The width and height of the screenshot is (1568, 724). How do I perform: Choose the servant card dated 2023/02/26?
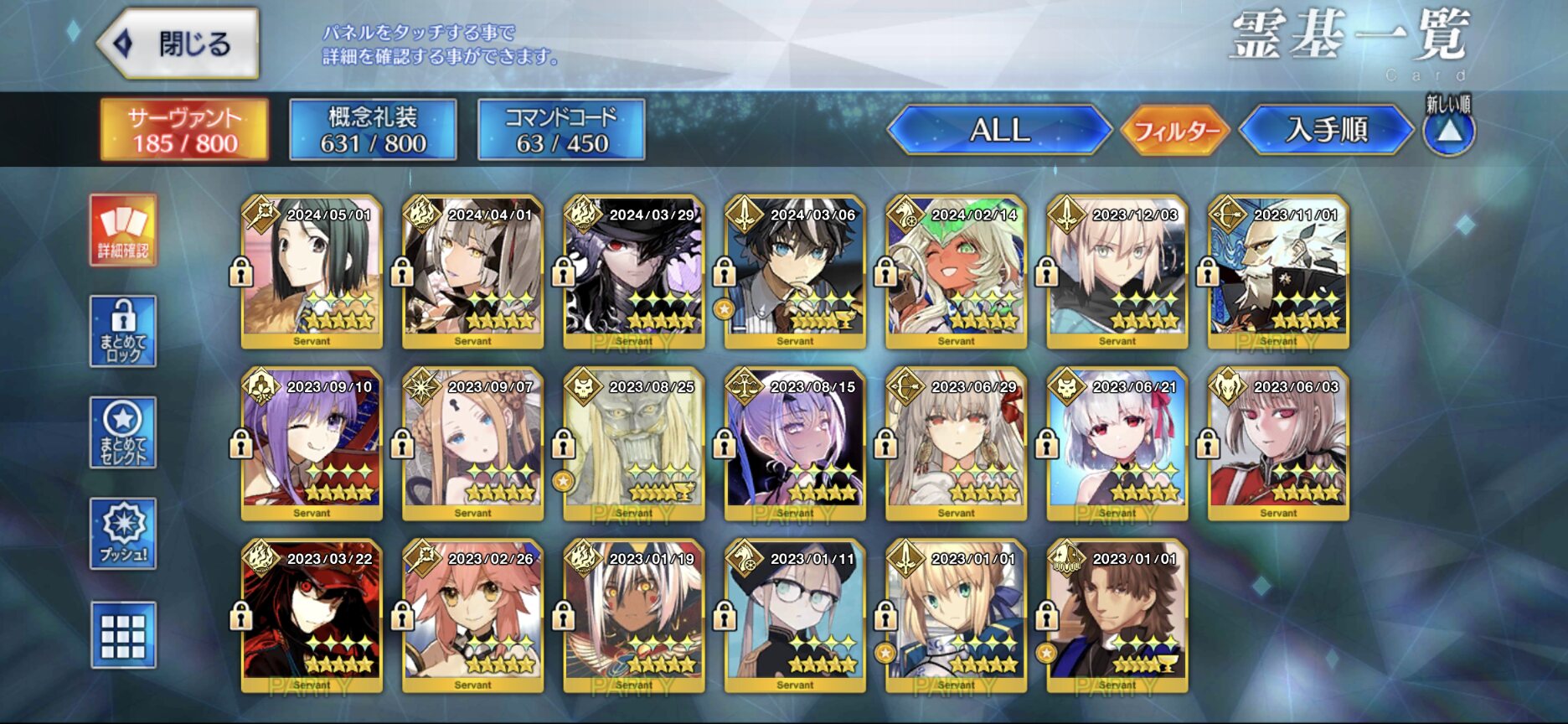click(472, 616)
